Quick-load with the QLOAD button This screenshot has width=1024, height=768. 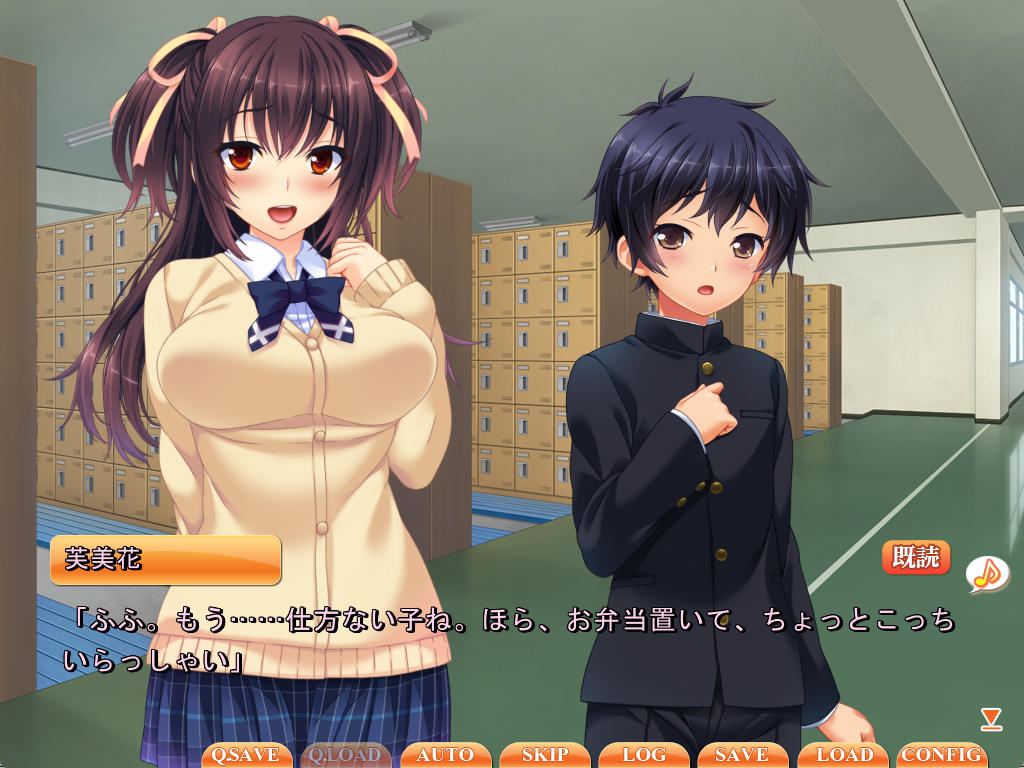(346, 755)
